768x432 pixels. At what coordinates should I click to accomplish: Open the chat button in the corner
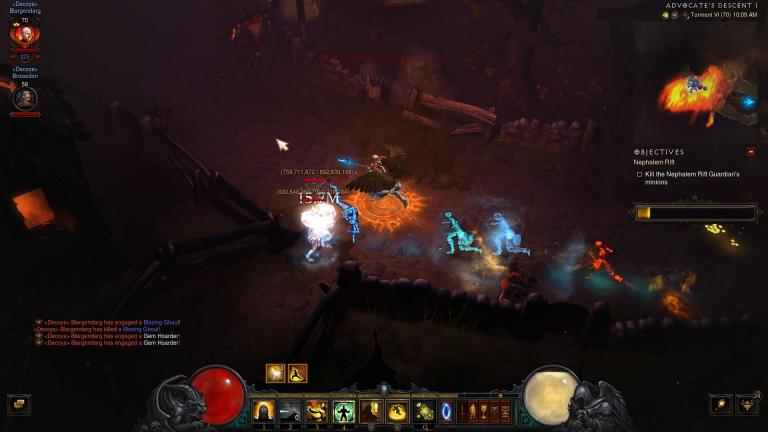18,404
